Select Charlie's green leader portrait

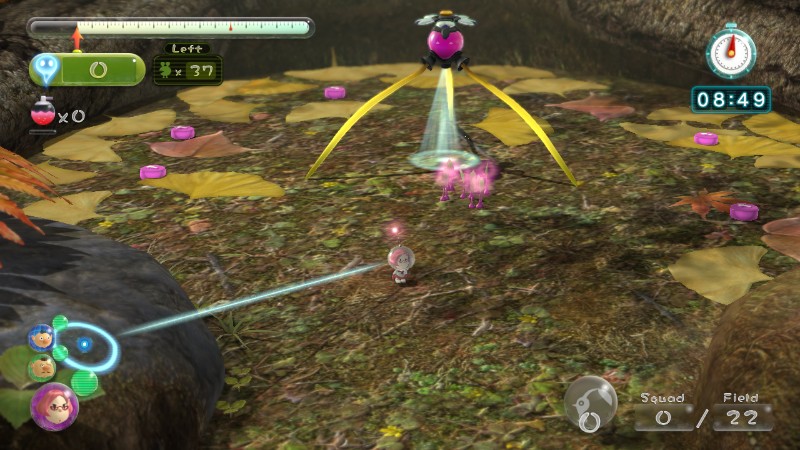pos(42,368)
